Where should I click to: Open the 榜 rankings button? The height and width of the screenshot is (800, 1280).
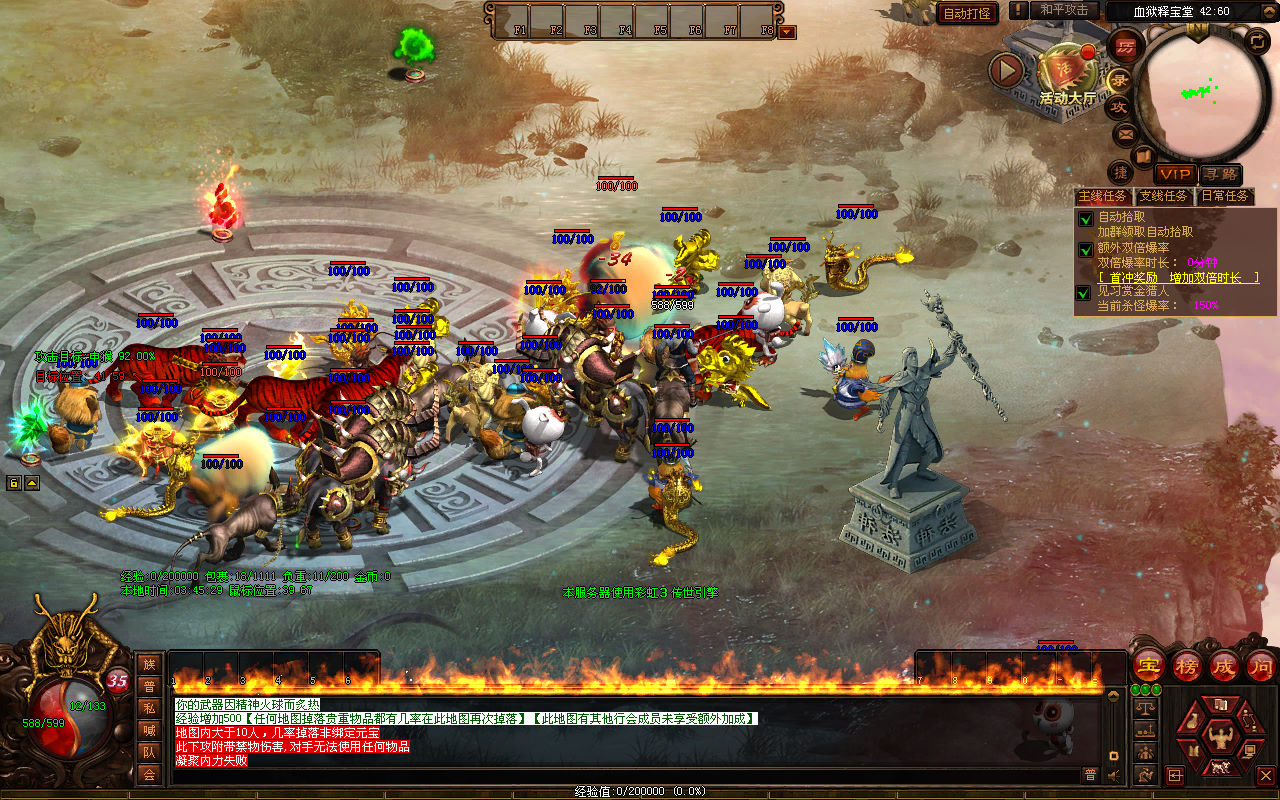(1187, 665)
